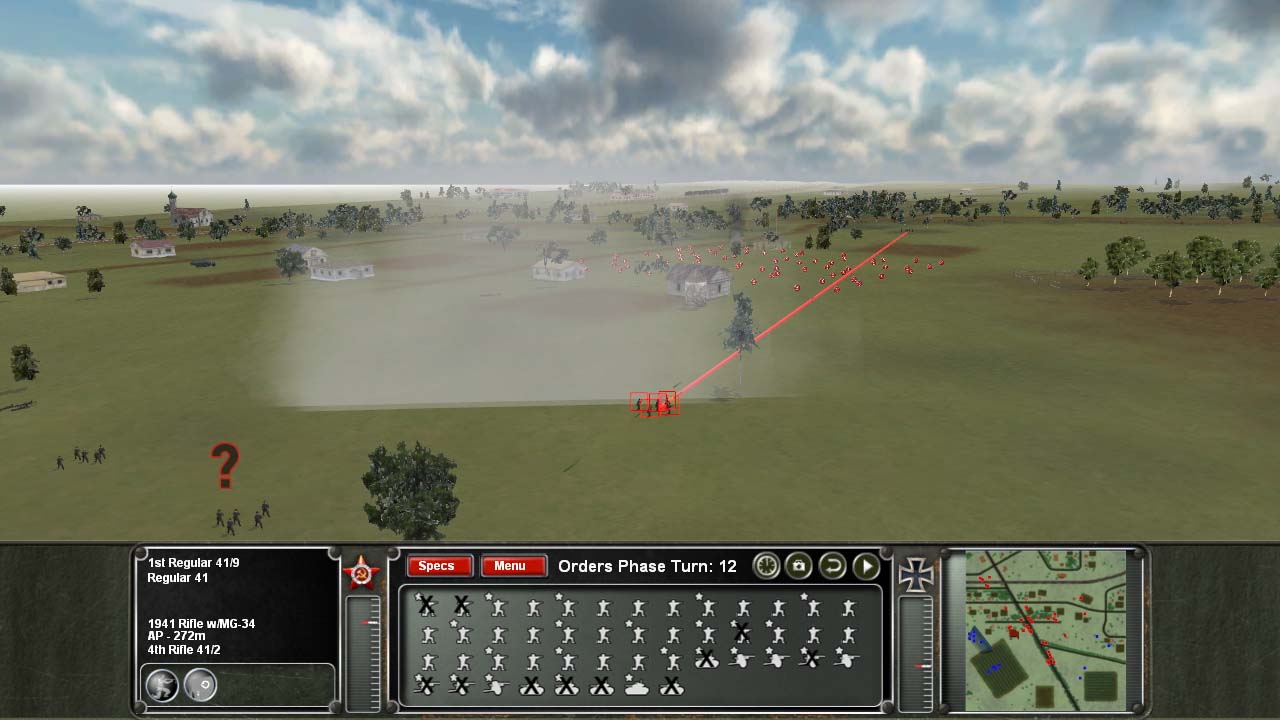Click the undo arrow button
This screenshot has height=720, width=1280.
832,566
